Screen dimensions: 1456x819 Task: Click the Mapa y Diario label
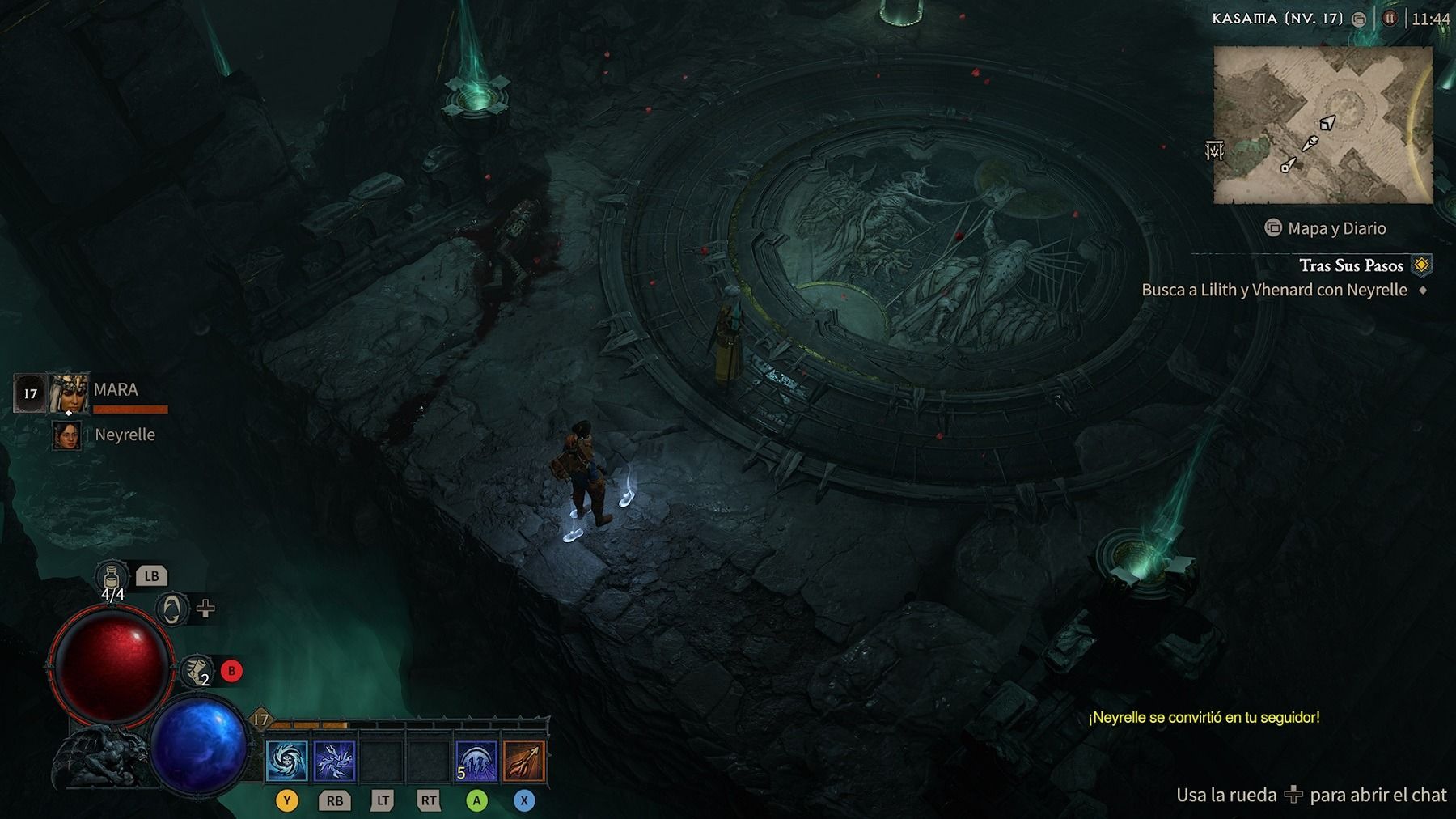[1335, 228]
